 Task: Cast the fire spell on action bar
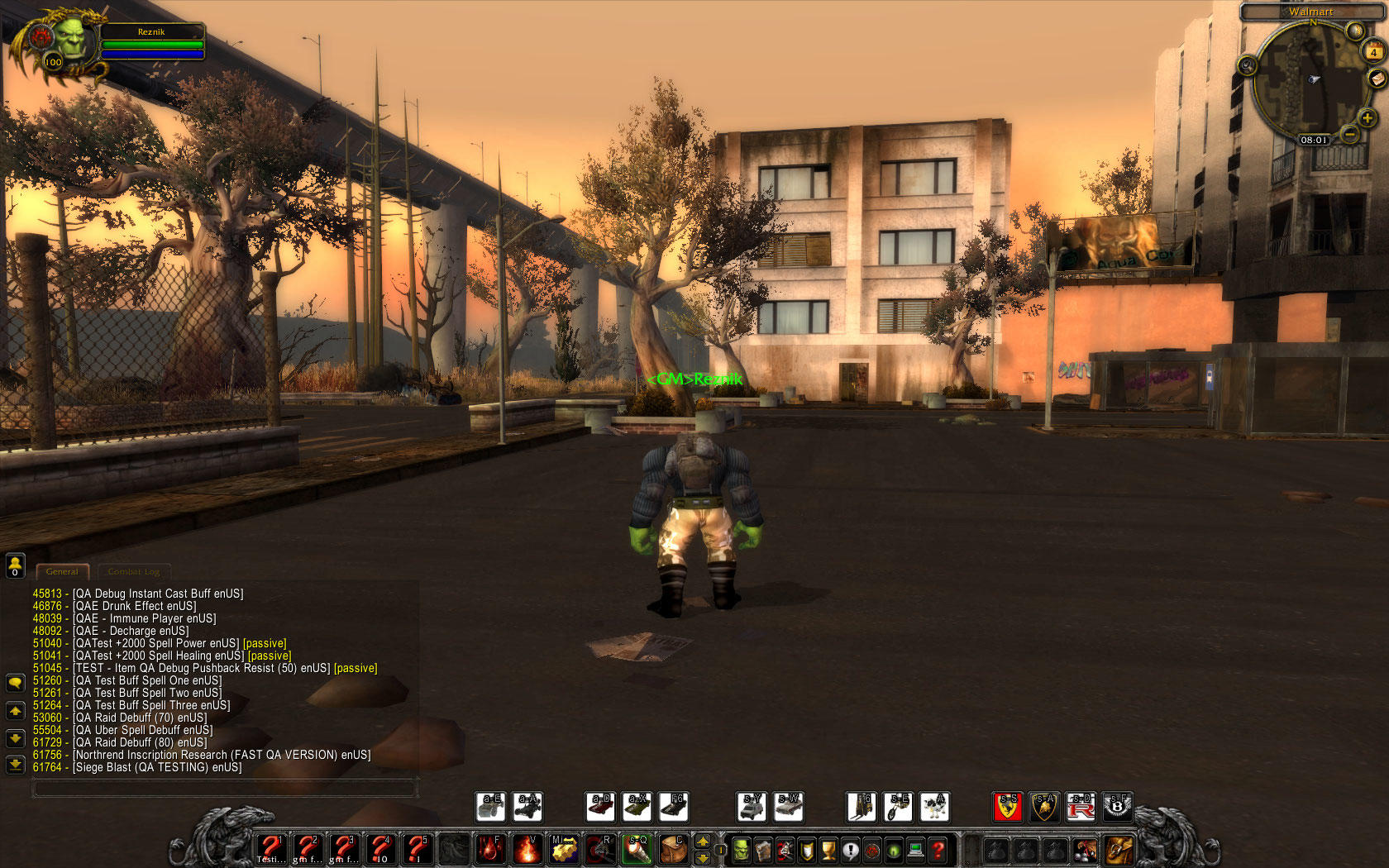[527, 849]
